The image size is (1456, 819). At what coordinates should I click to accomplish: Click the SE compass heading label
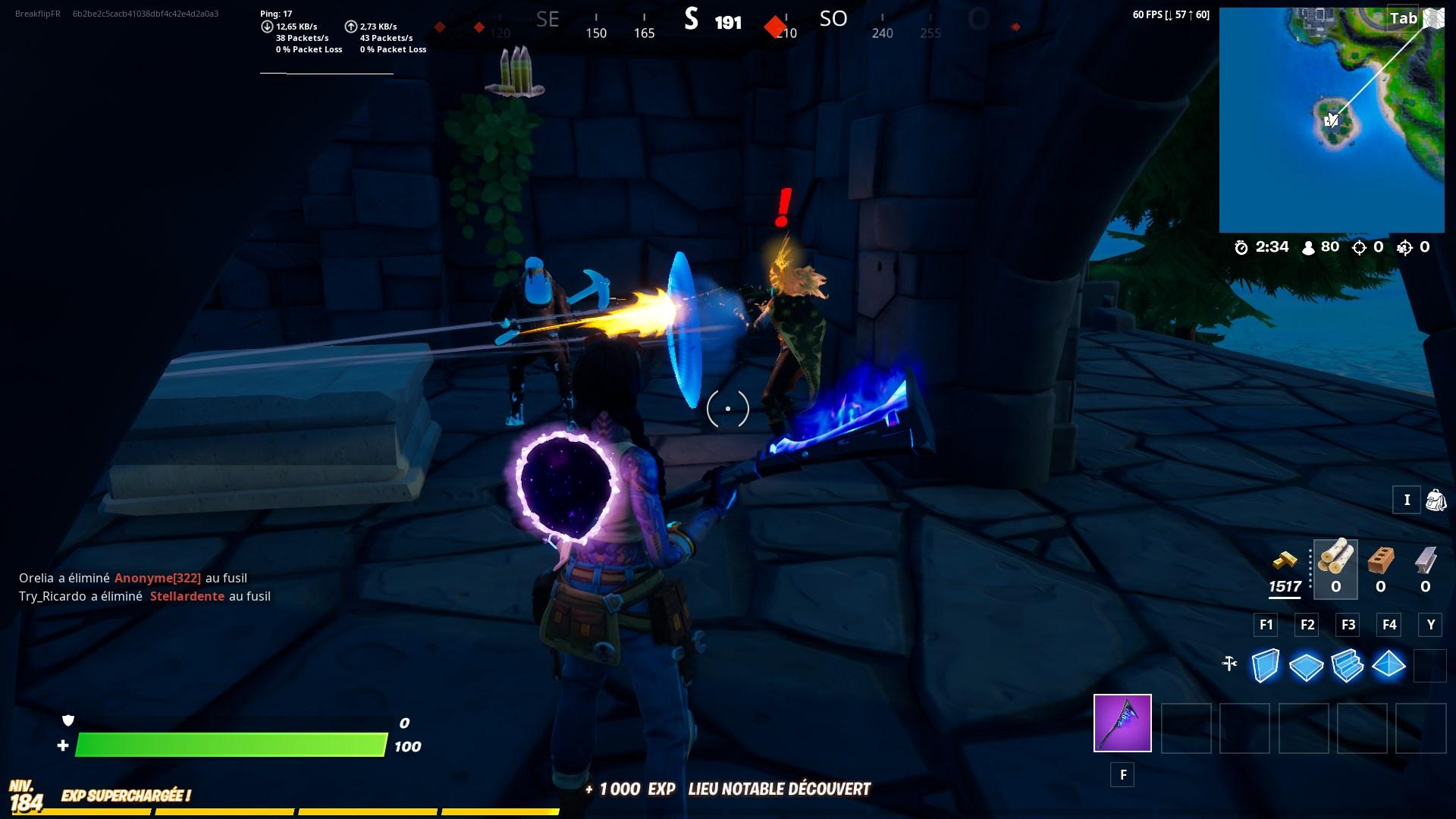tap(547, 20)
